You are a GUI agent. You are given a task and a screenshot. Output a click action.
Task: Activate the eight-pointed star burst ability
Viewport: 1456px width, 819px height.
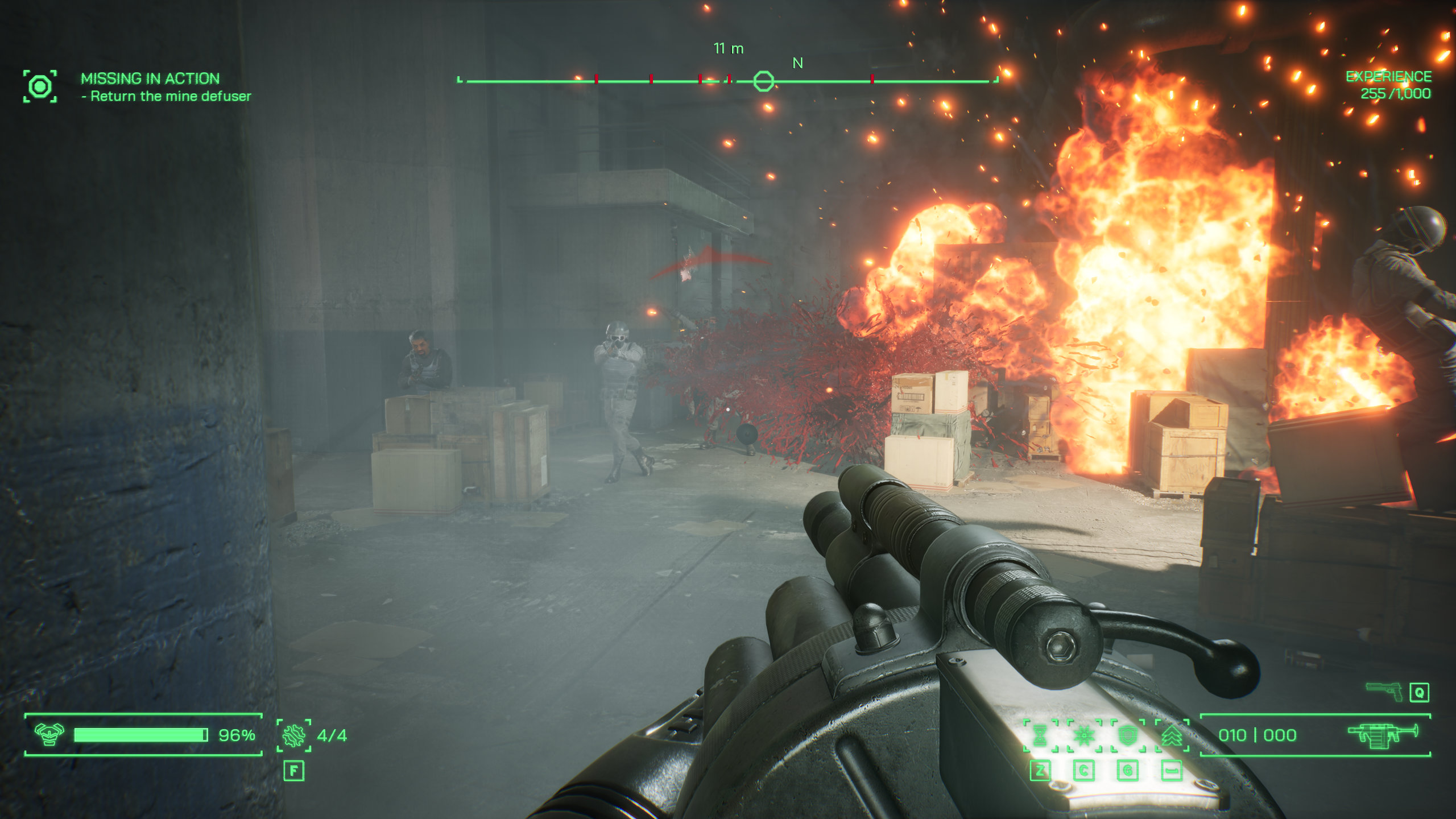pyautogui.click(x=1084, y=735)
